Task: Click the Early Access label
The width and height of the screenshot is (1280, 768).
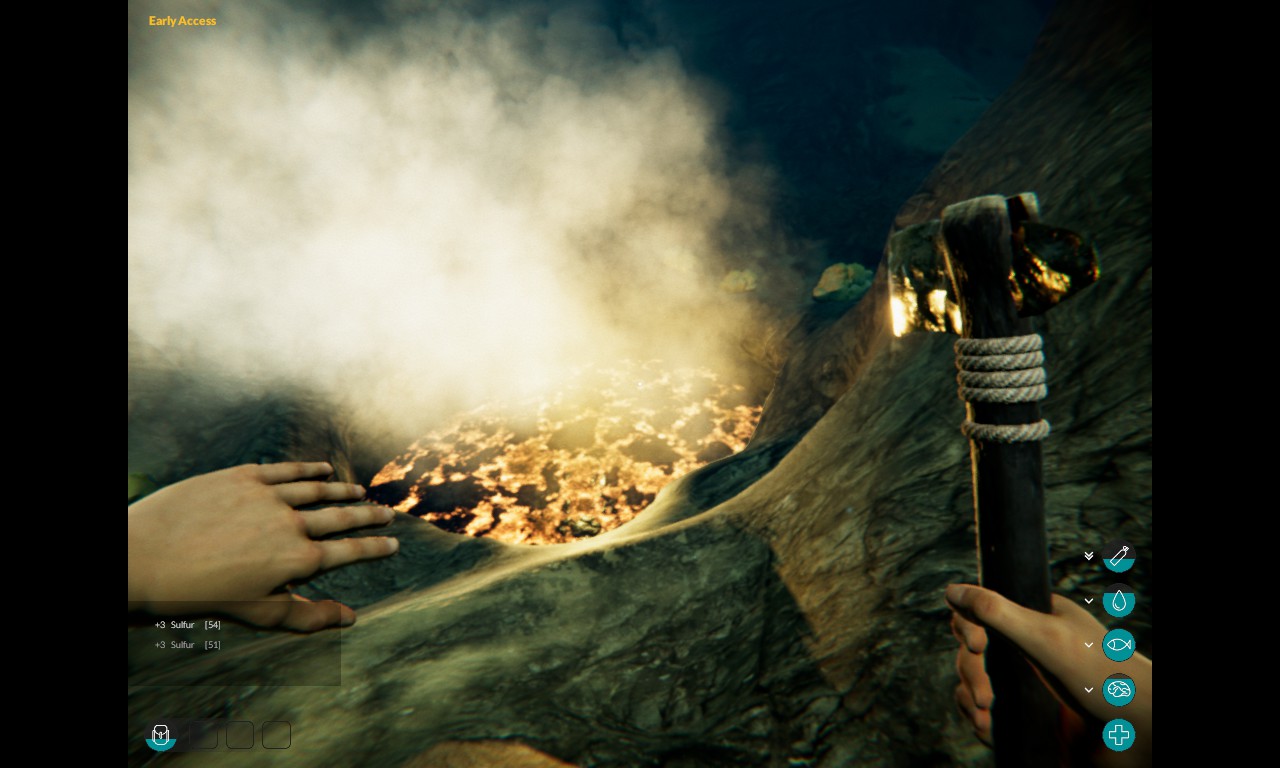Action: (x=182, y=20)
